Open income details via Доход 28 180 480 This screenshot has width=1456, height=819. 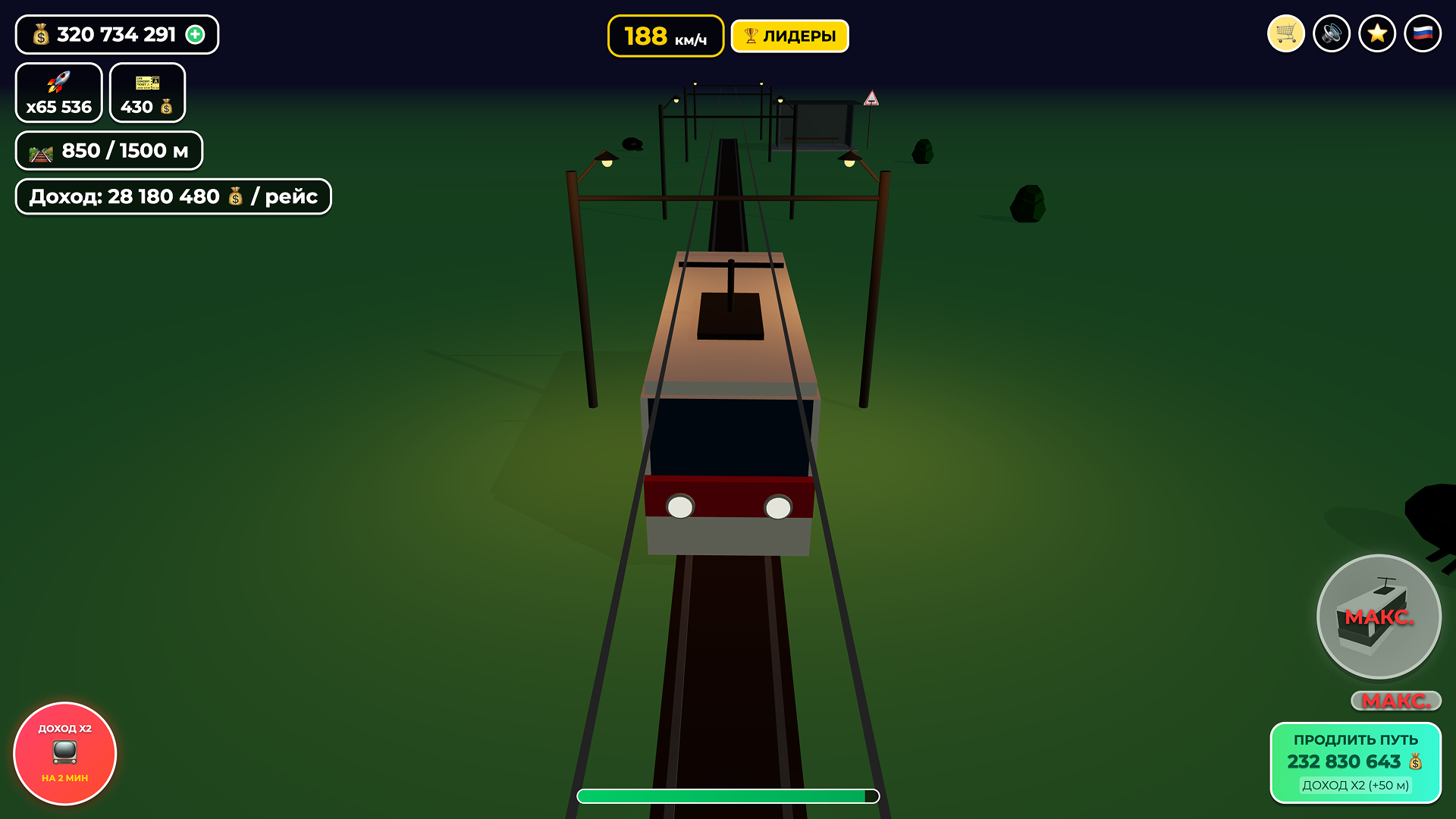pyautogui.click(x=172, y=196)
